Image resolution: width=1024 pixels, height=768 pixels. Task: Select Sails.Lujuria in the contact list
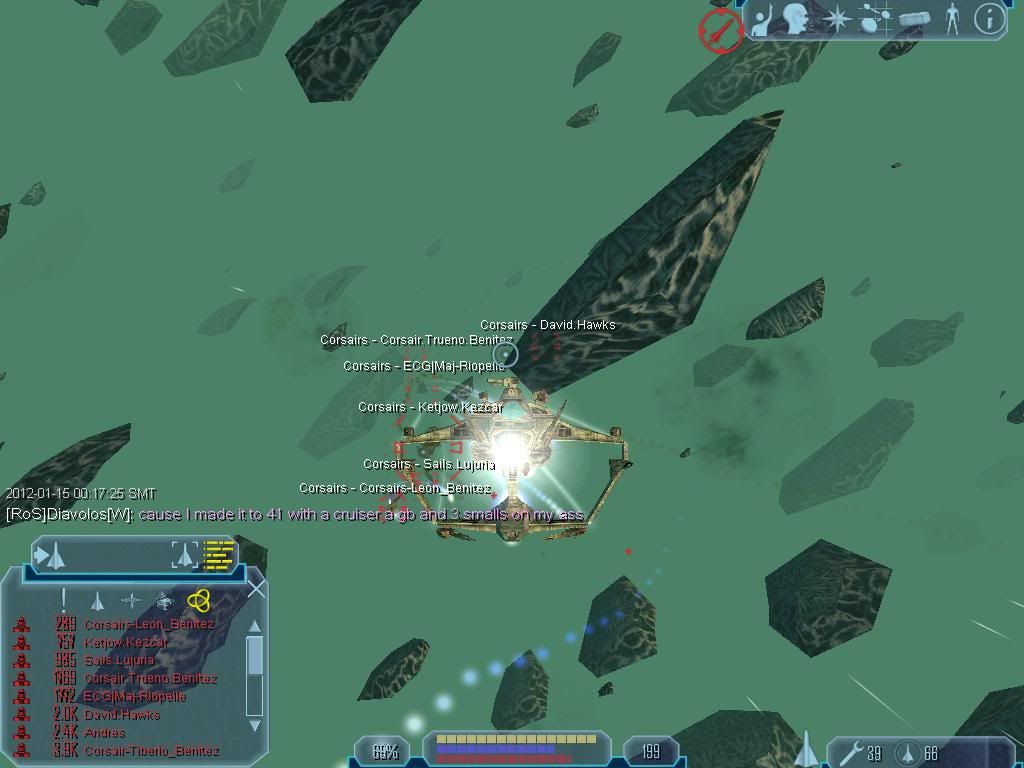click(119, 660)
